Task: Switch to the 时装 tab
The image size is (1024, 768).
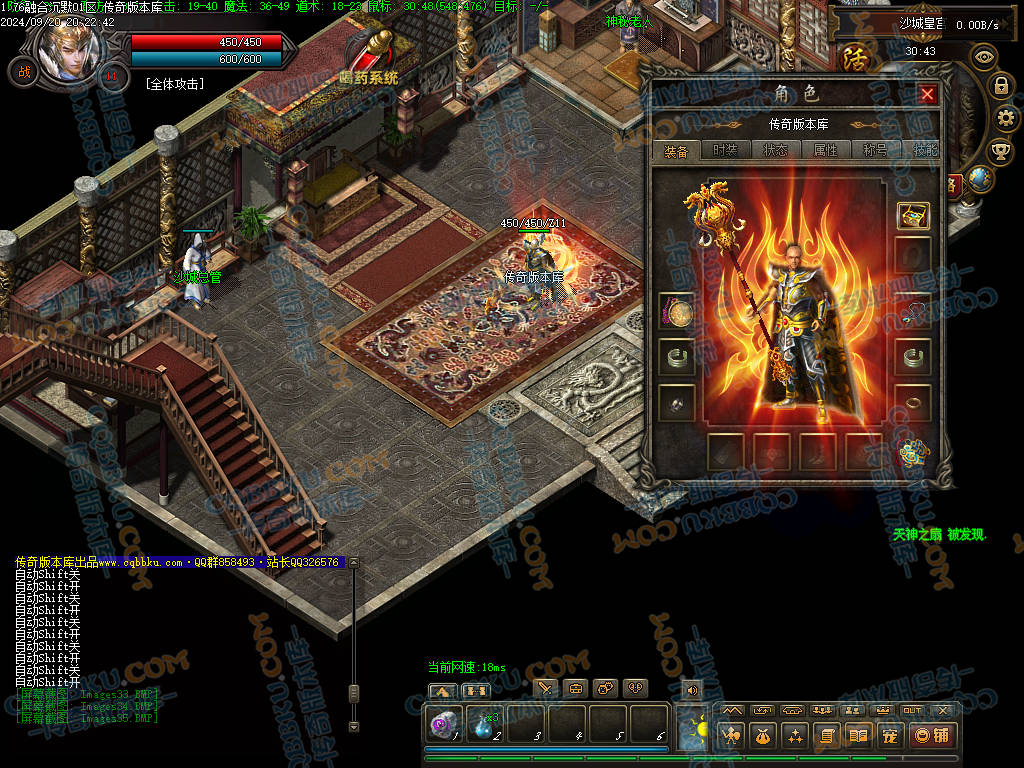Action: click(x=725, y=150)
